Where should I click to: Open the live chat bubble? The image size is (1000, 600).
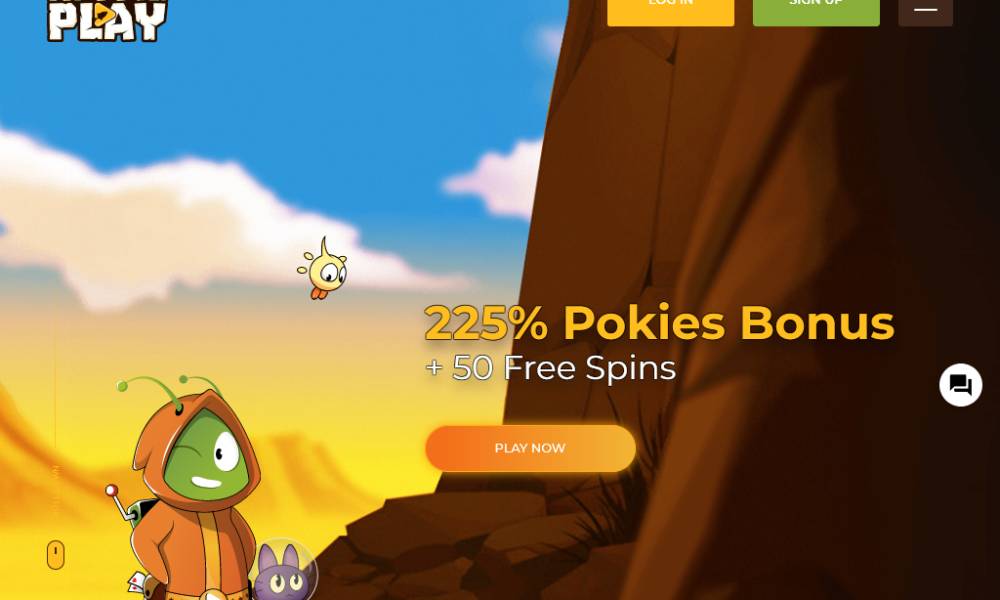pos(960,385)
